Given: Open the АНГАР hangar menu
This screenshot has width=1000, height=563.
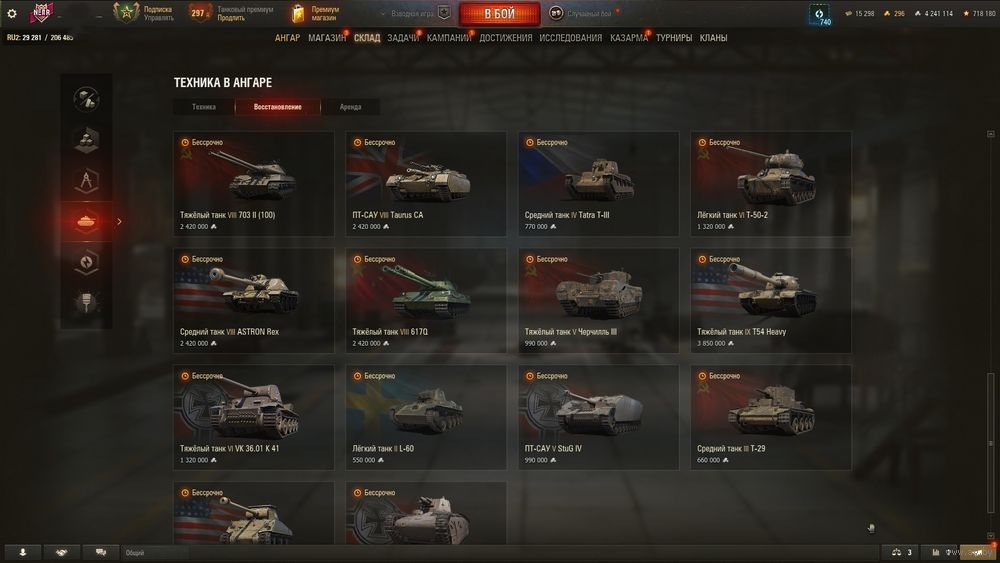Looking at the screenshot, I should [x=287, y=38].
